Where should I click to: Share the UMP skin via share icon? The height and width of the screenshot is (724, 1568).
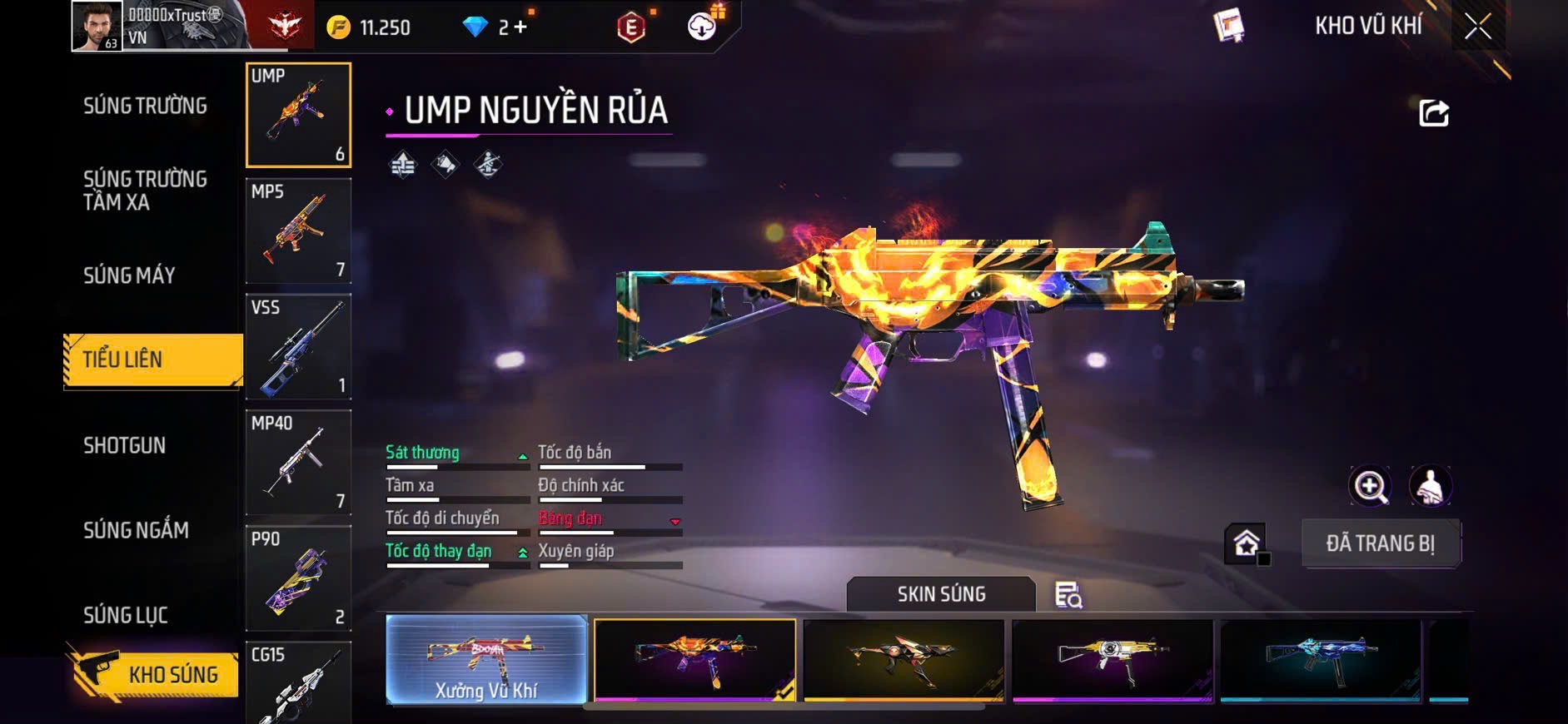coord(1433,112)
